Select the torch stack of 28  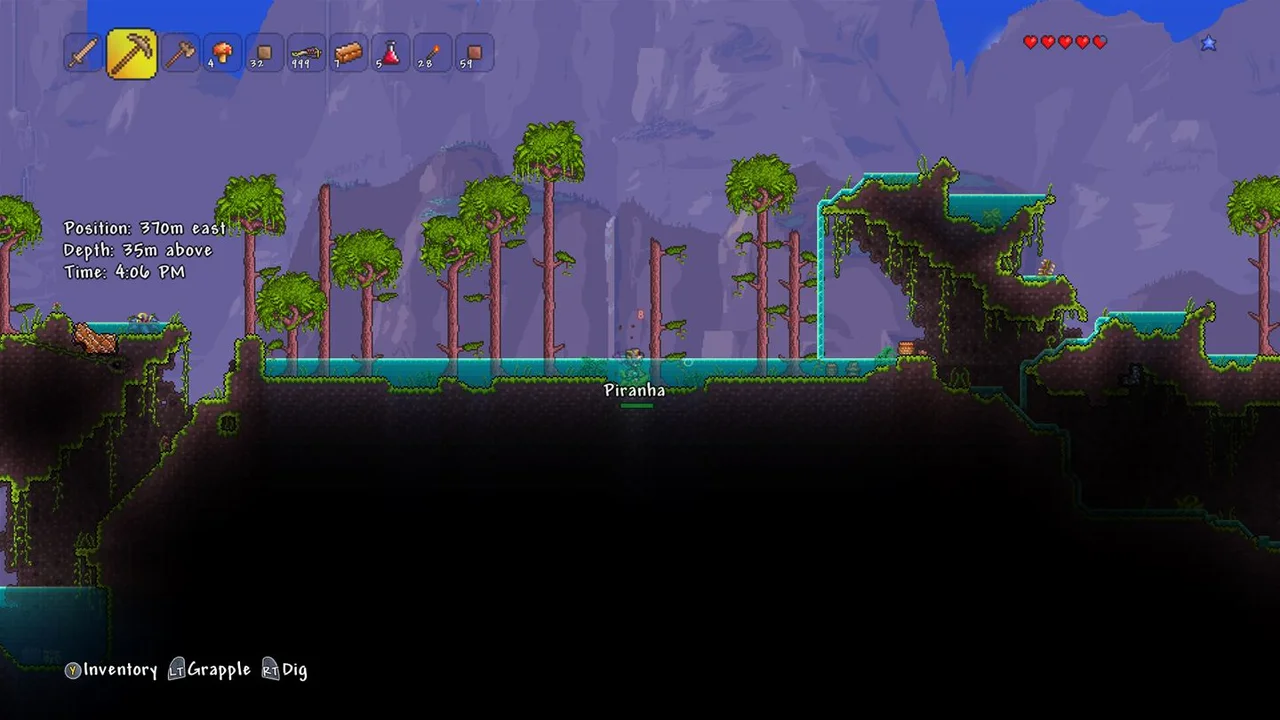(x=432, y=53)
